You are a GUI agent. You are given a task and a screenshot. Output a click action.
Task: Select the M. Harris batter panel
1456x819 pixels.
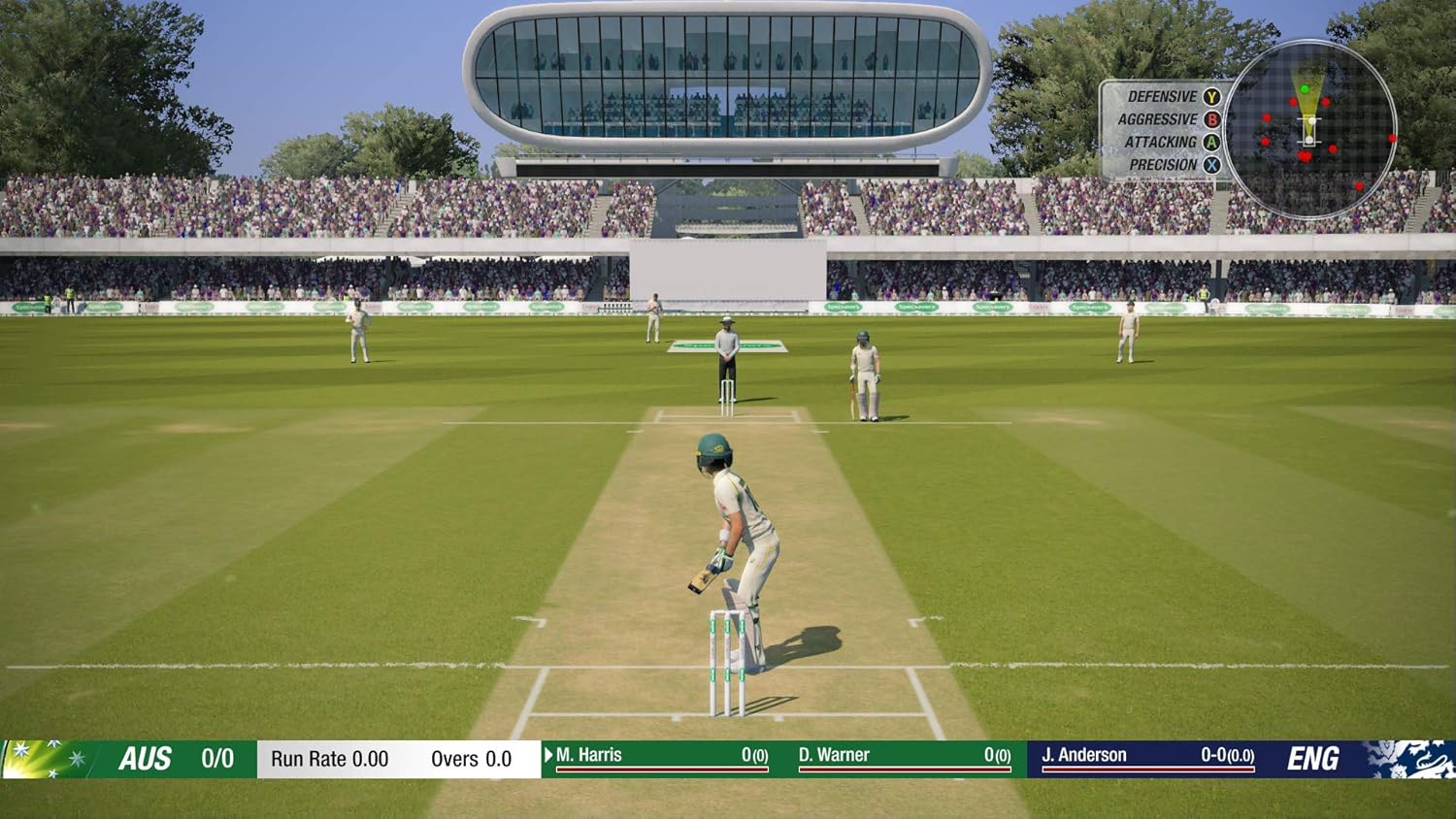click(657, 757)
